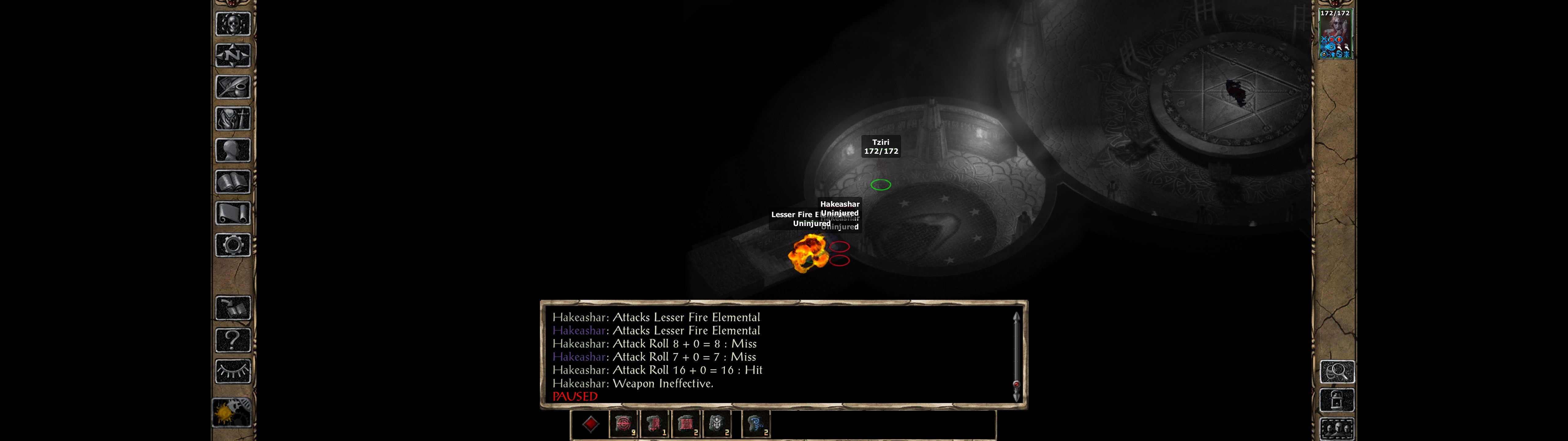This screenshot has height=441, width=1568.
Task: Click the magnifying glass highlight button
Action: (1337, 371)
